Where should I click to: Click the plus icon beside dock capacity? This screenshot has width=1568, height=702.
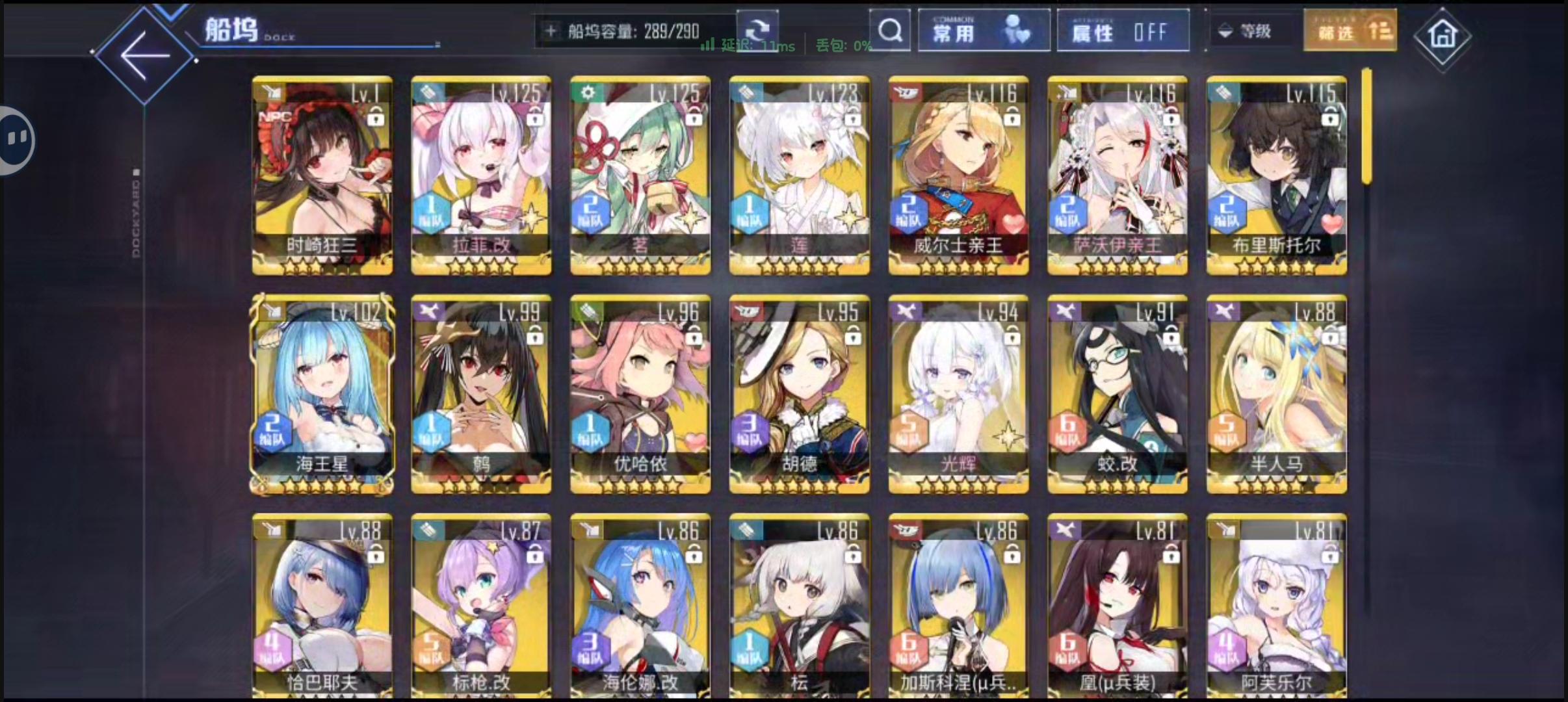(552, 31)
